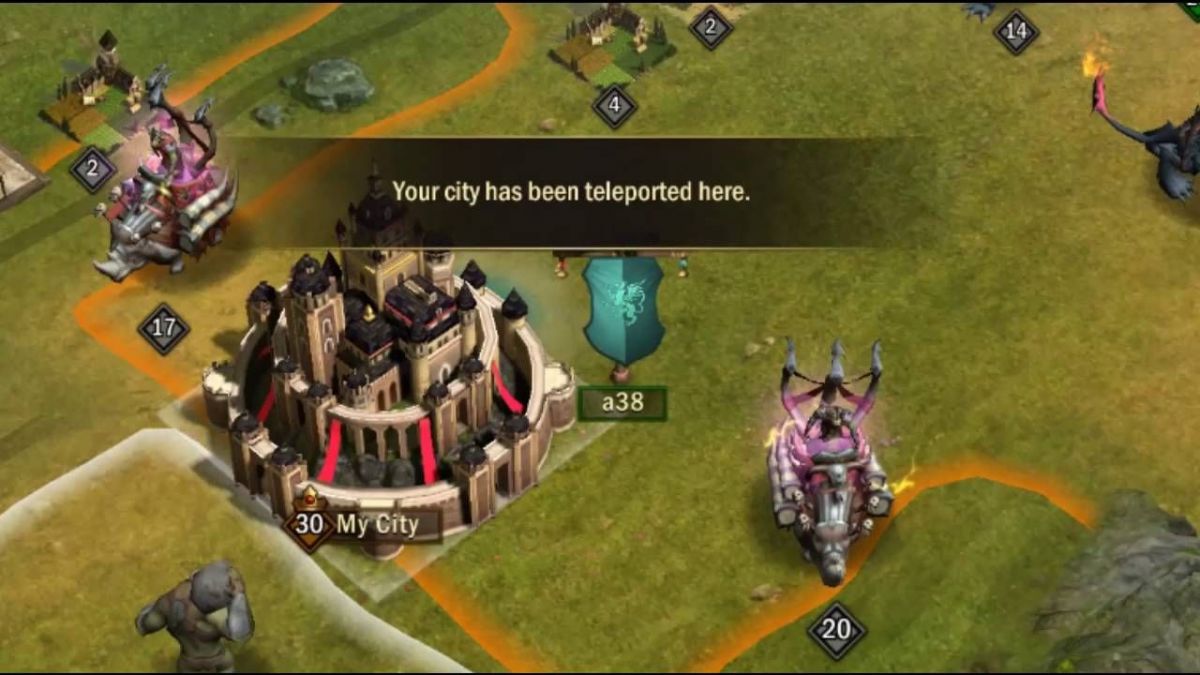Select the level 4 farm marker

coord(614,105)
